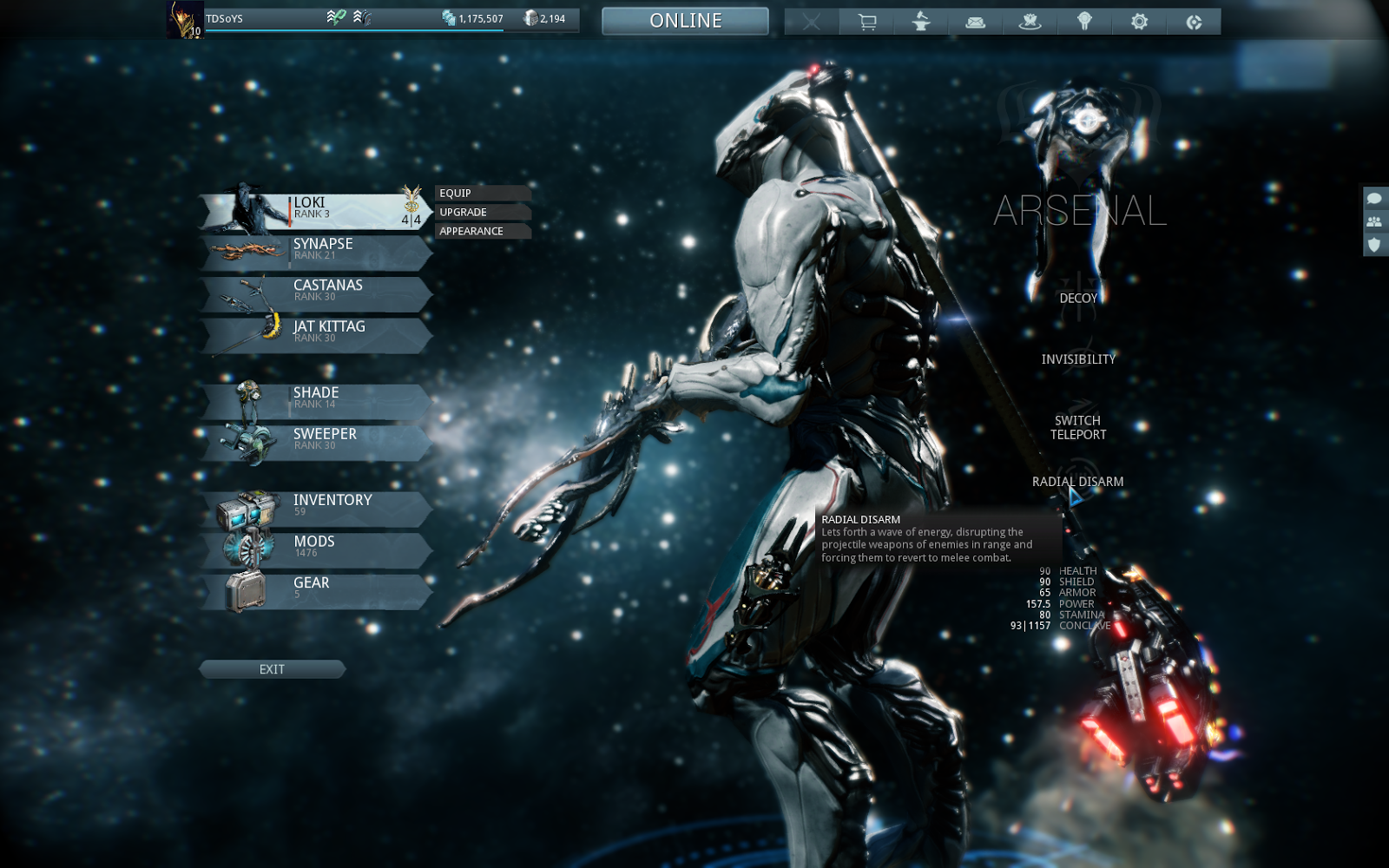Open your Inbox envelope icon

[x=975, y=21]
